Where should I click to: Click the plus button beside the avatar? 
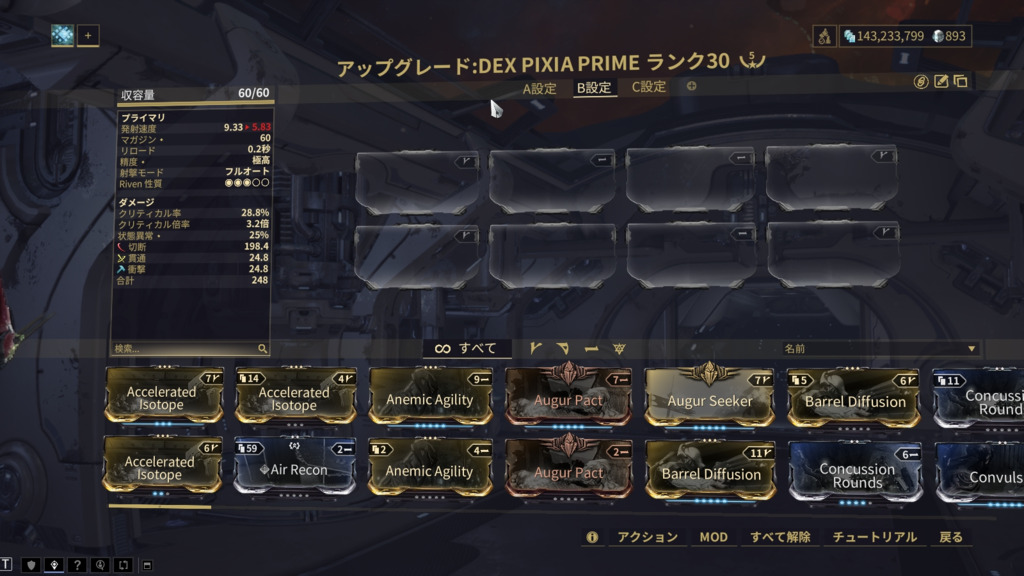88,36
